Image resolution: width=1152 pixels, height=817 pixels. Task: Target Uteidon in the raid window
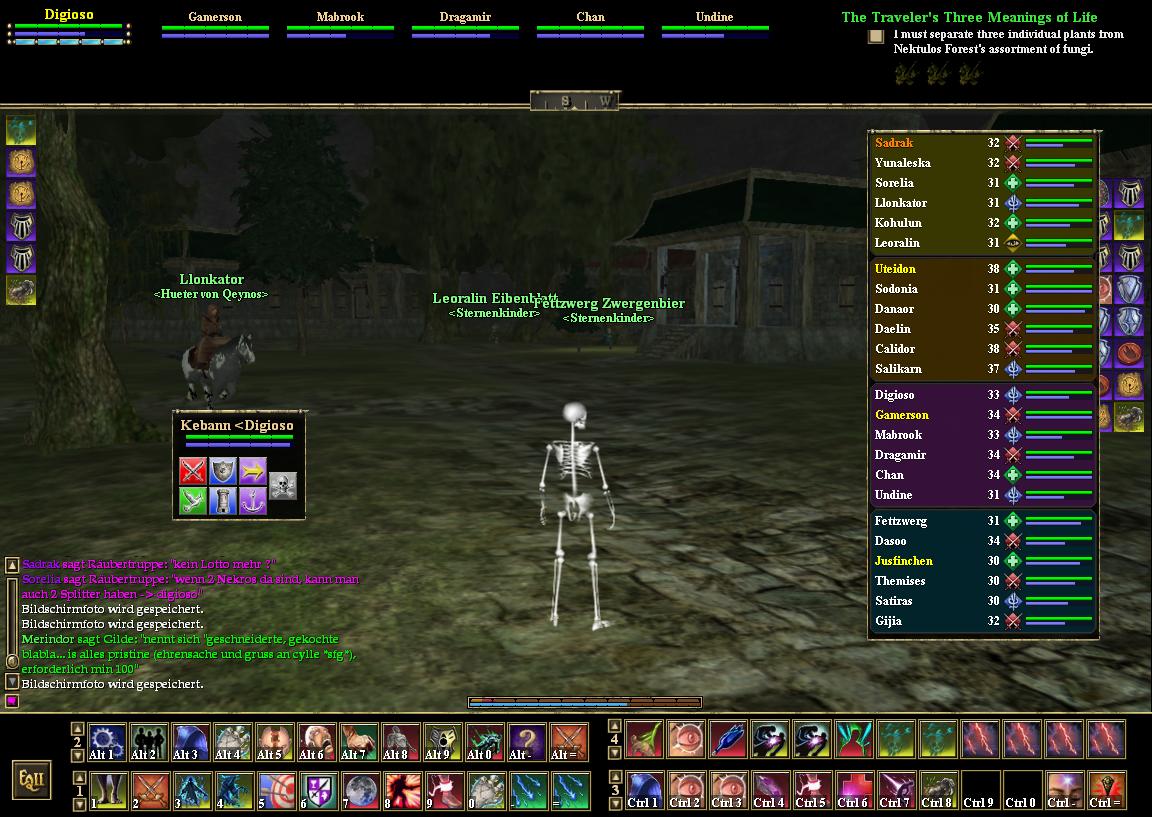(x=895, y=269)
